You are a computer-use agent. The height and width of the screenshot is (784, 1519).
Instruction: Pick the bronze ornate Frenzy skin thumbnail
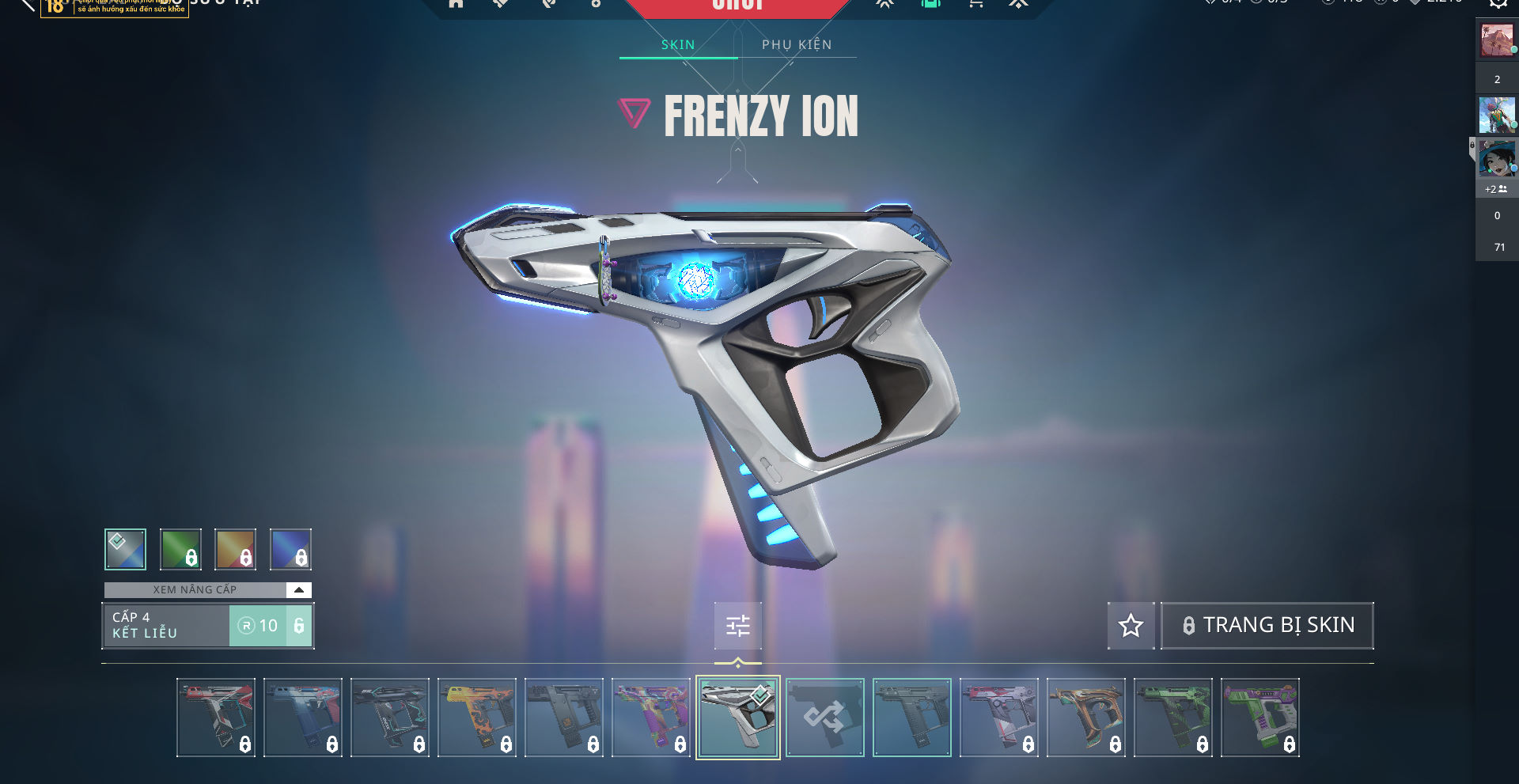click(1085, 718)
